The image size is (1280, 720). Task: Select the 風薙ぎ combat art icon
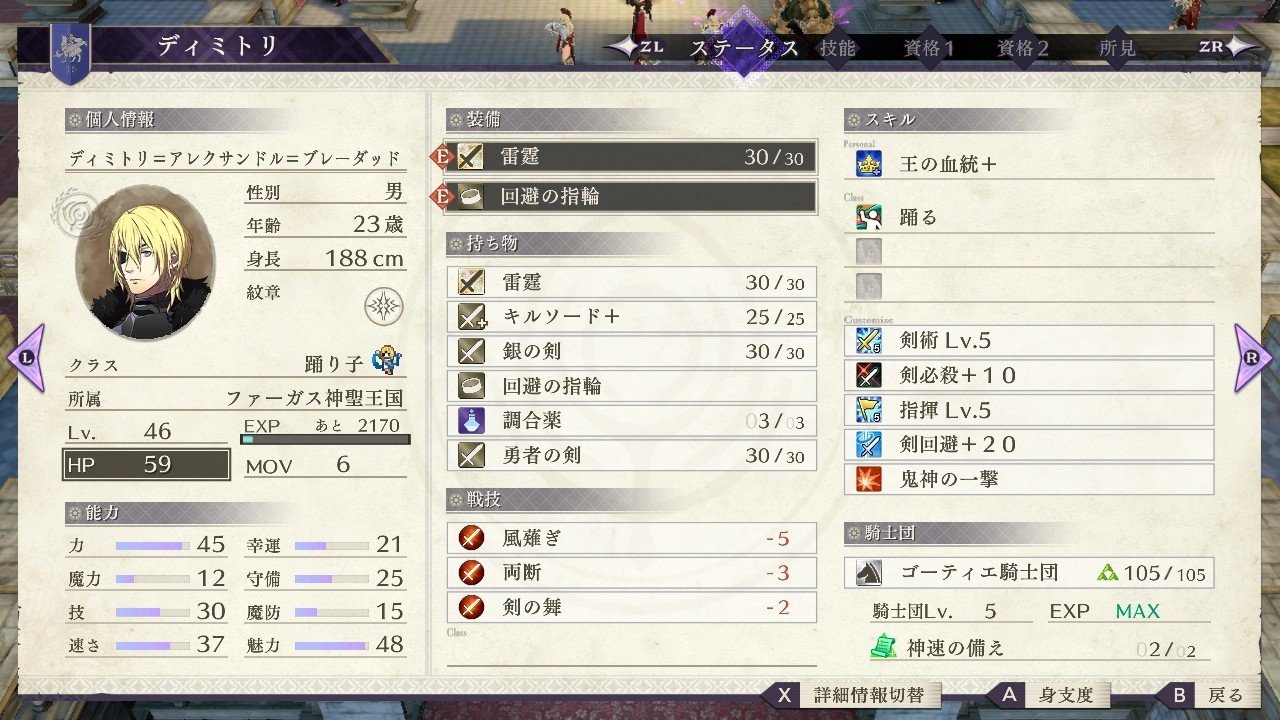(470, 537)
